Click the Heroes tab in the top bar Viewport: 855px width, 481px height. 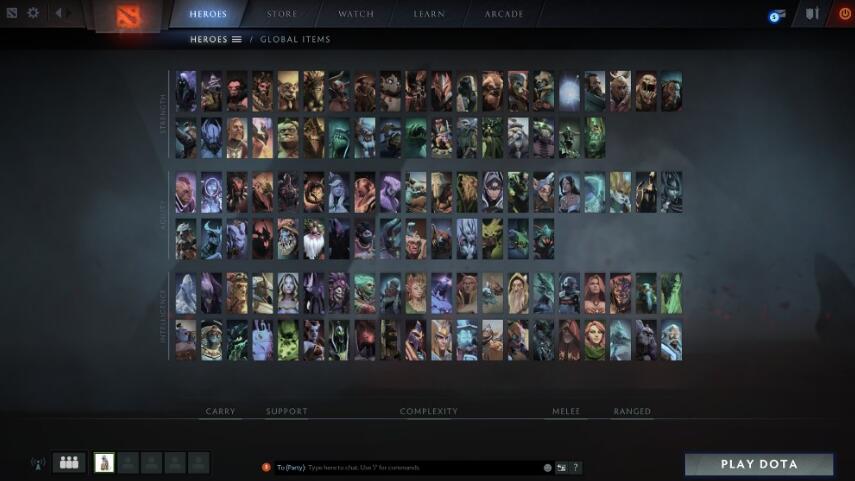(x=208, y=14)
